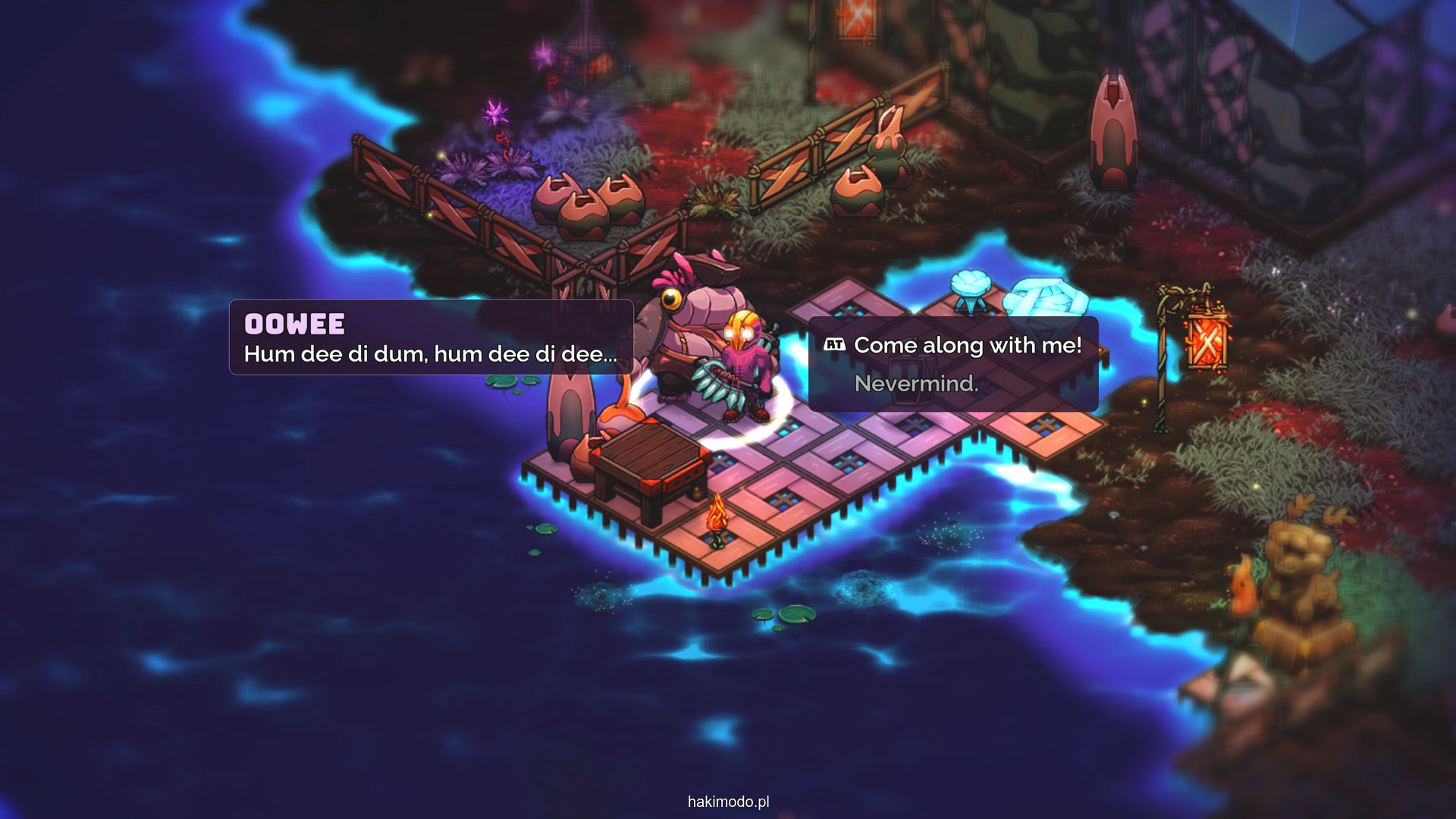Choose the "Come along with me!" reply
The height and width of the screenshot is (819, 1456).
click(967, 346)
